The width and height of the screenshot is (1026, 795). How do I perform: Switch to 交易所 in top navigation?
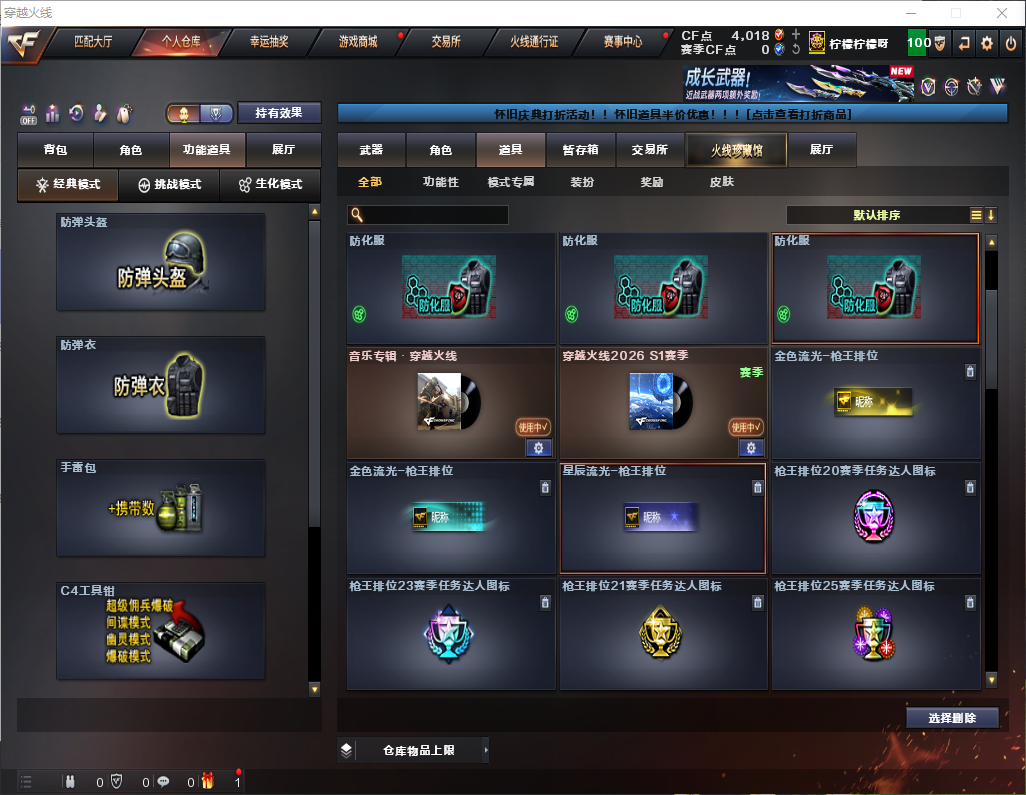pos(446,42)
